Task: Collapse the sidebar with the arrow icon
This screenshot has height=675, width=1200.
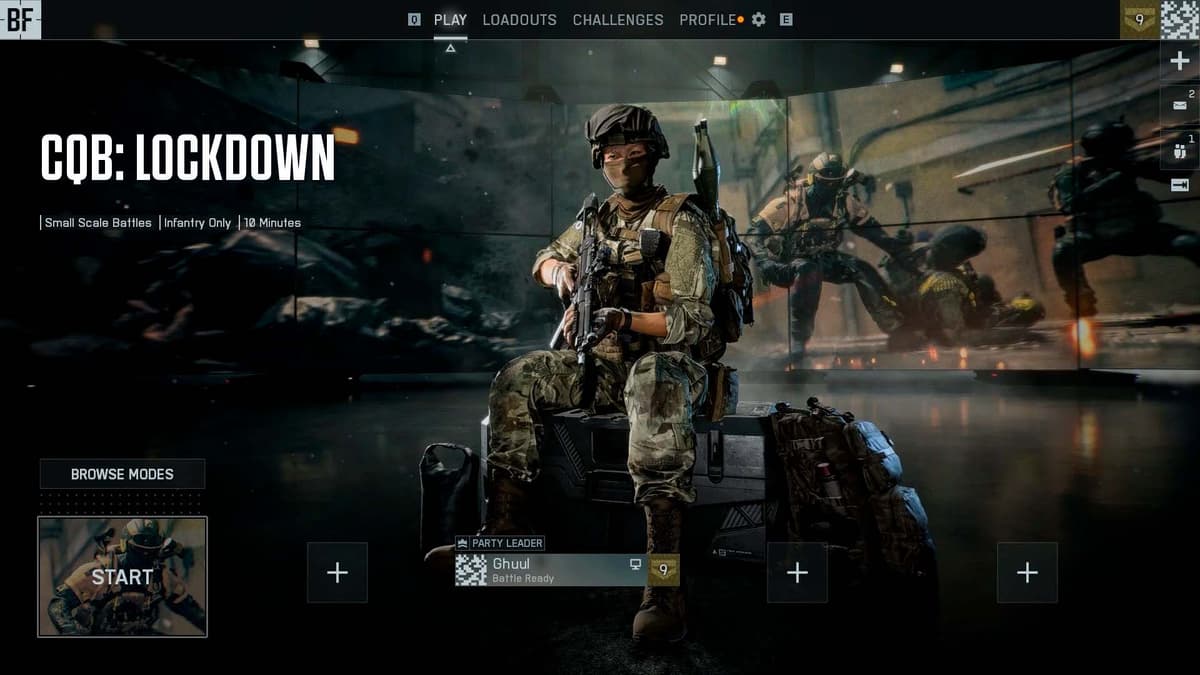Action: pyautogui.click(x=1179, y=184)
